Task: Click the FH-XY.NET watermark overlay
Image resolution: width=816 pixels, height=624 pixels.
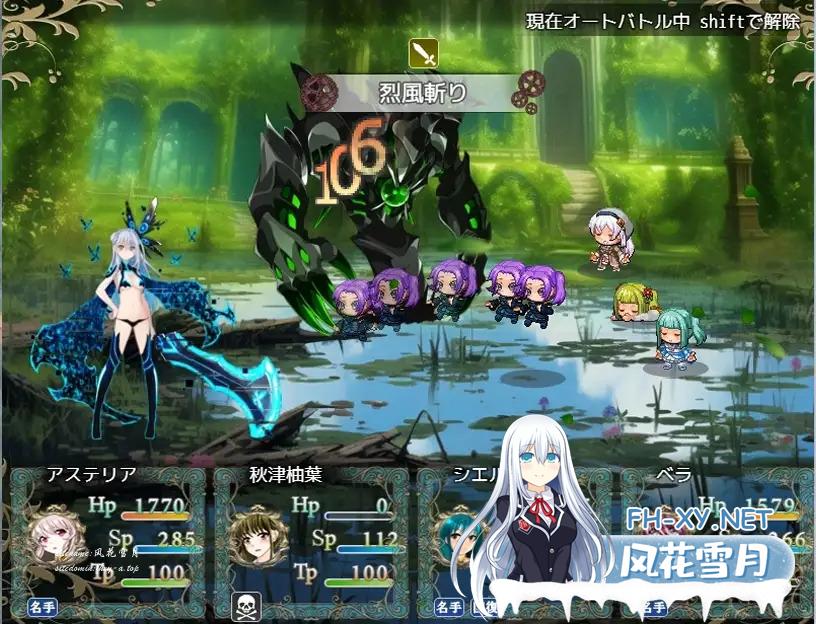Action: click(x=698, y=519)
